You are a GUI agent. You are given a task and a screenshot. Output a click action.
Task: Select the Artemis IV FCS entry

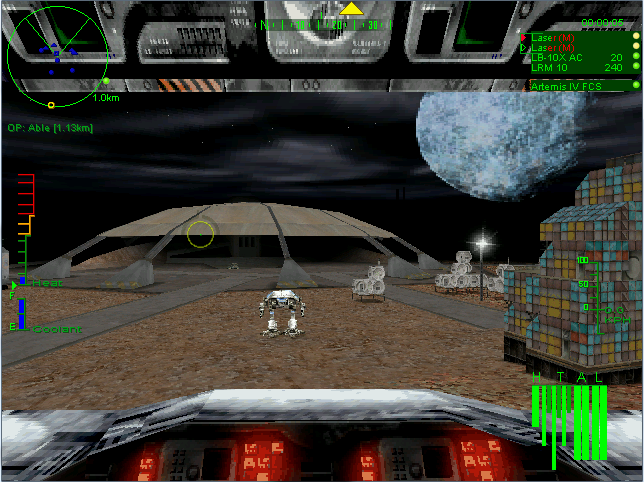click(x=569, y=87)
